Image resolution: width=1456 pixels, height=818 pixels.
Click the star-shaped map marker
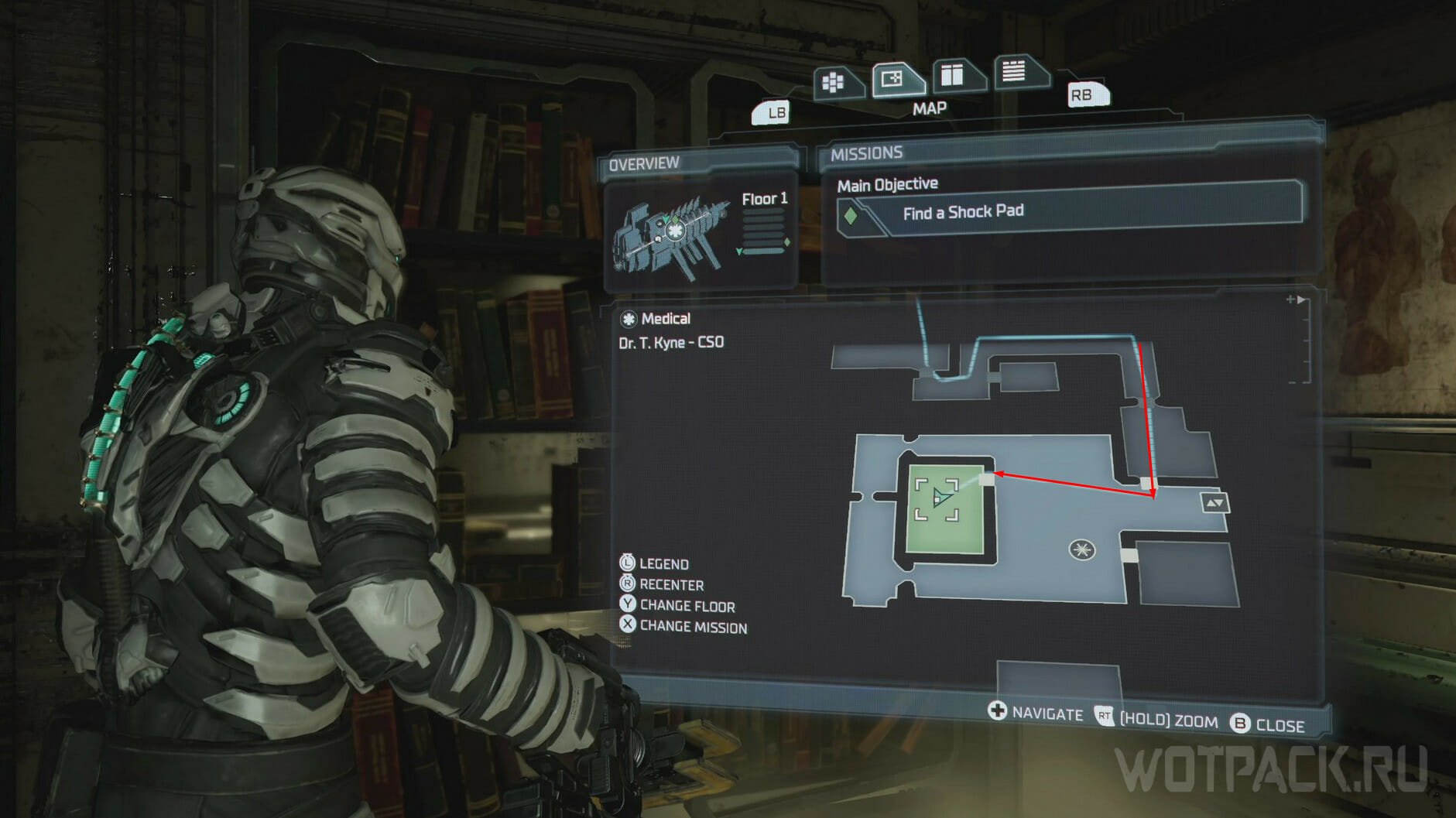(1081, 550)
